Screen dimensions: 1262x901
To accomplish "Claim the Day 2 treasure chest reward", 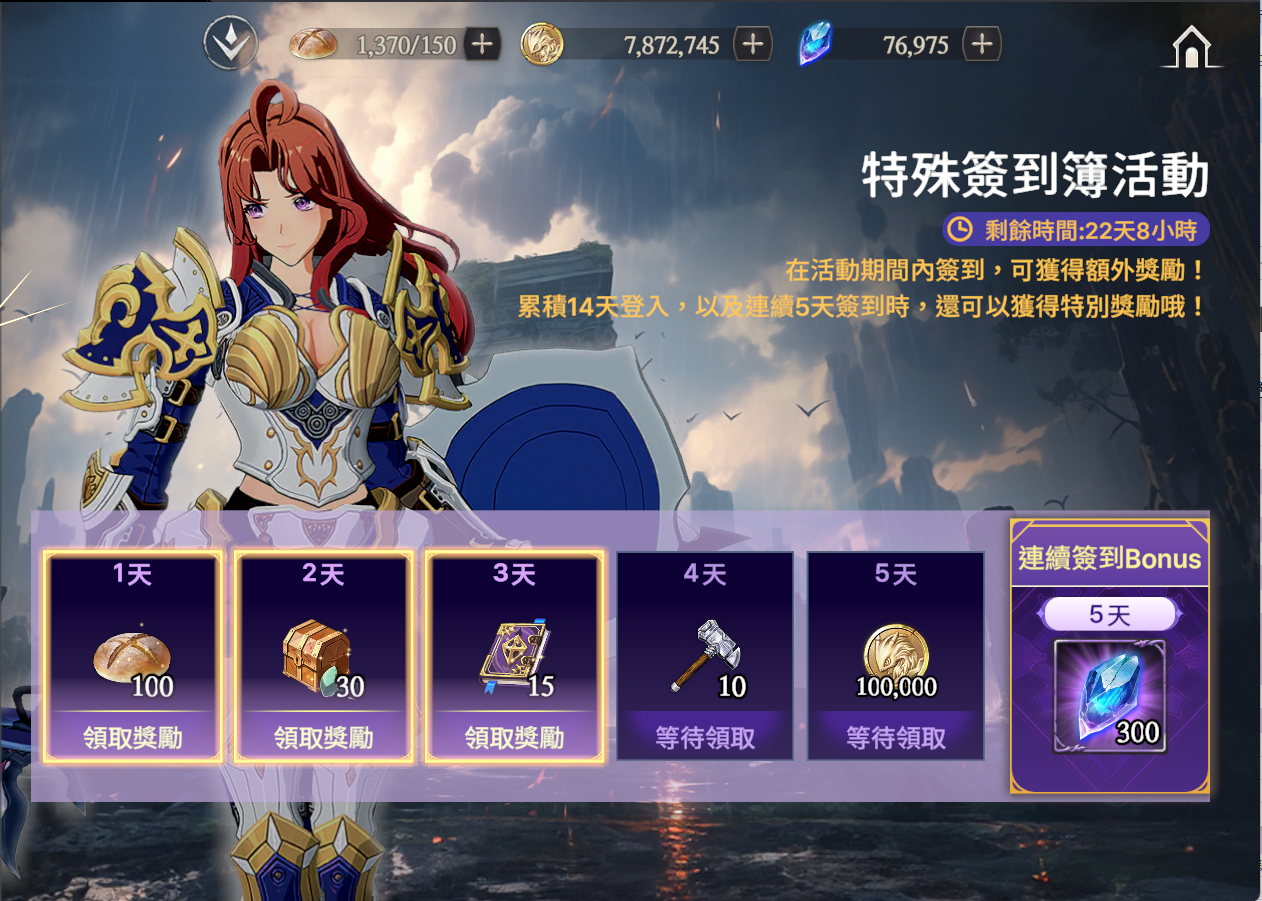I will pos(323,738).
